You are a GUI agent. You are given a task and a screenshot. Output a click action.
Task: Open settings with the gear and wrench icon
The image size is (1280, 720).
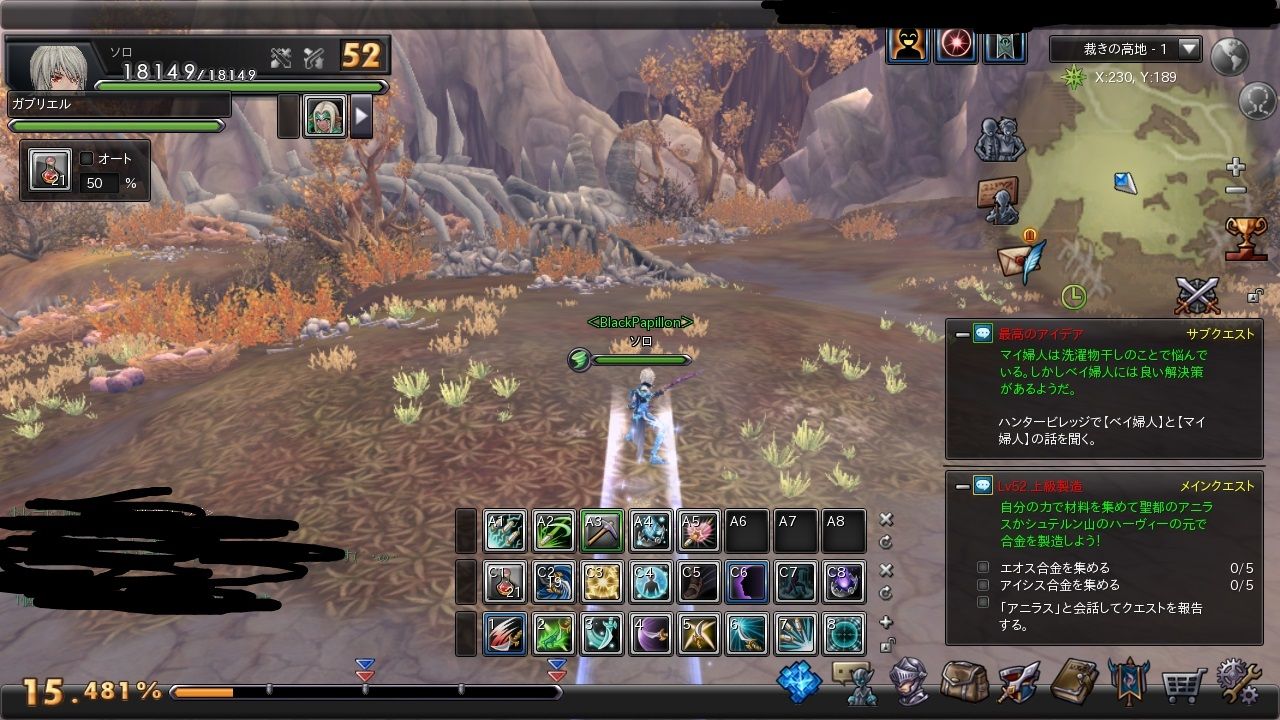(1238, 681)
